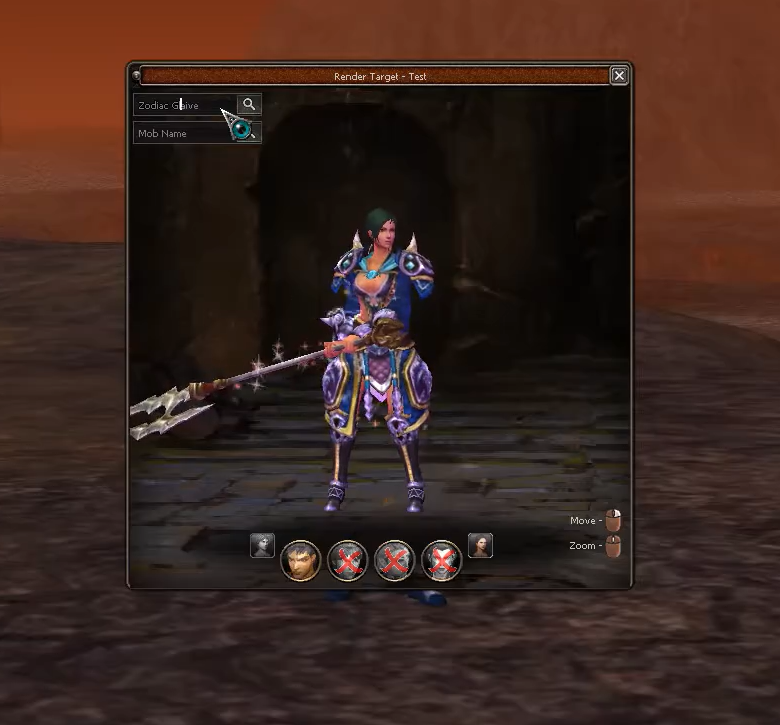This screenshot has width=780, height=725.
Task: Select the female gender portrait
Action: (x=480, y=545)
